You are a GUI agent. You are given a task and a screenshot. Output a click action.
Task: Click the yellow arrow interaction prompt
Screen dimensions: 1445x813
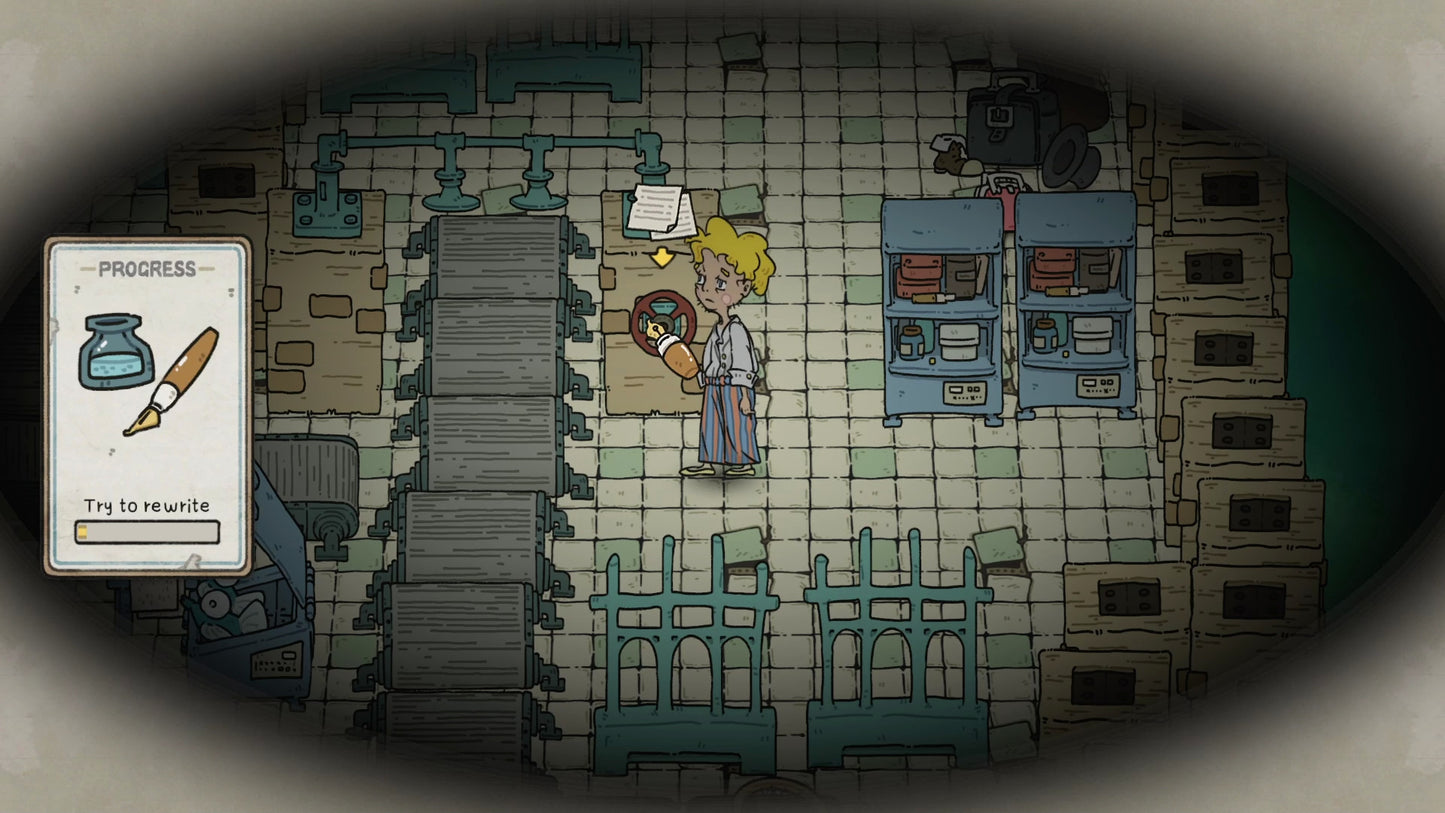click(x=661, y=256)
